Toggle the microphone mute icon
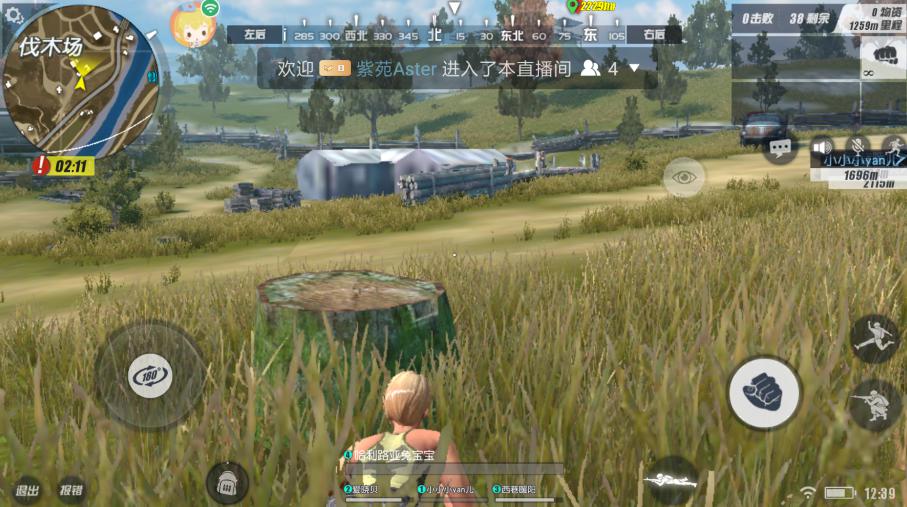The height and width of the screenshot is (507, 907). pos(857,146)
